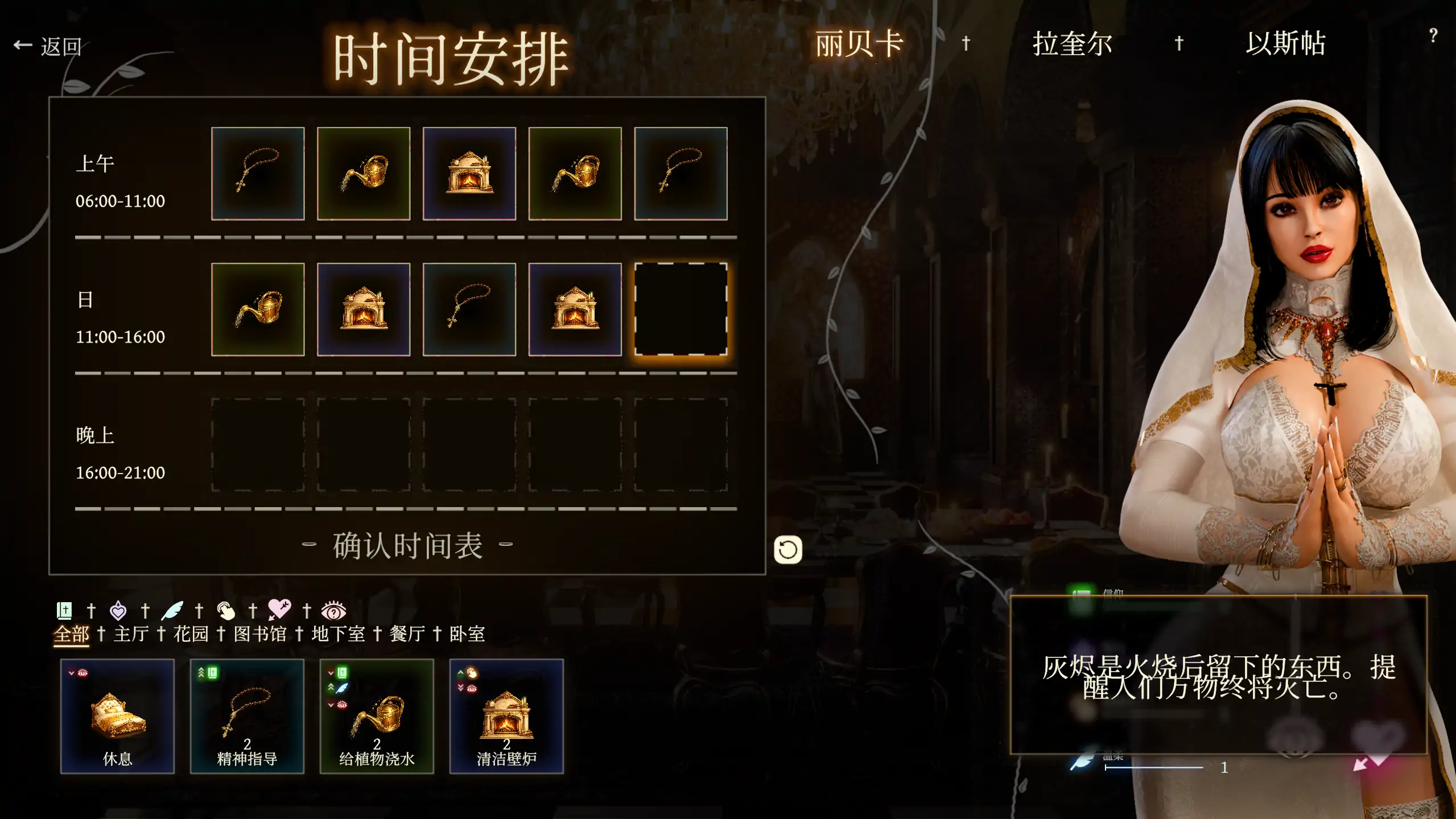Click the circular reset schedule icon

(x=788, y=549)
